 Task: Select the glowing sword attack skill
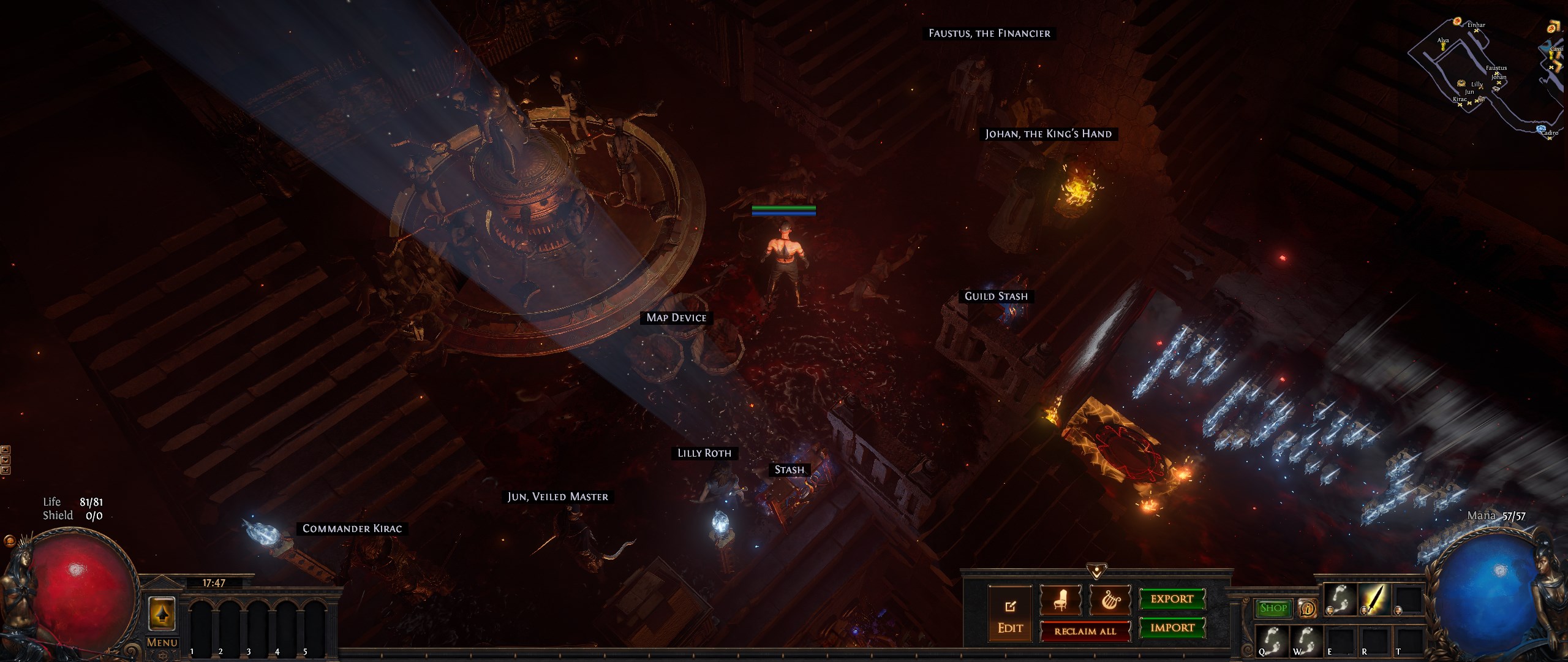1375,599
